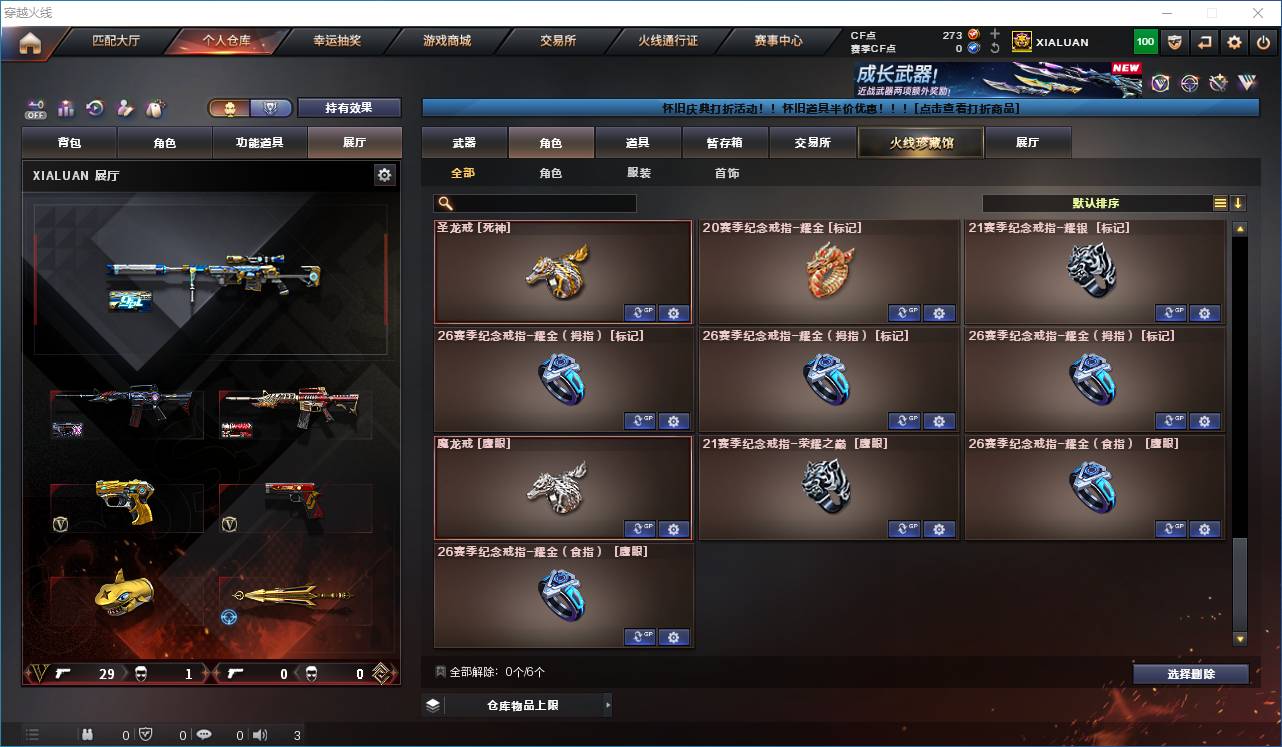Toggle the OFF switch above the 背包 tab

(x=36, y=110)
